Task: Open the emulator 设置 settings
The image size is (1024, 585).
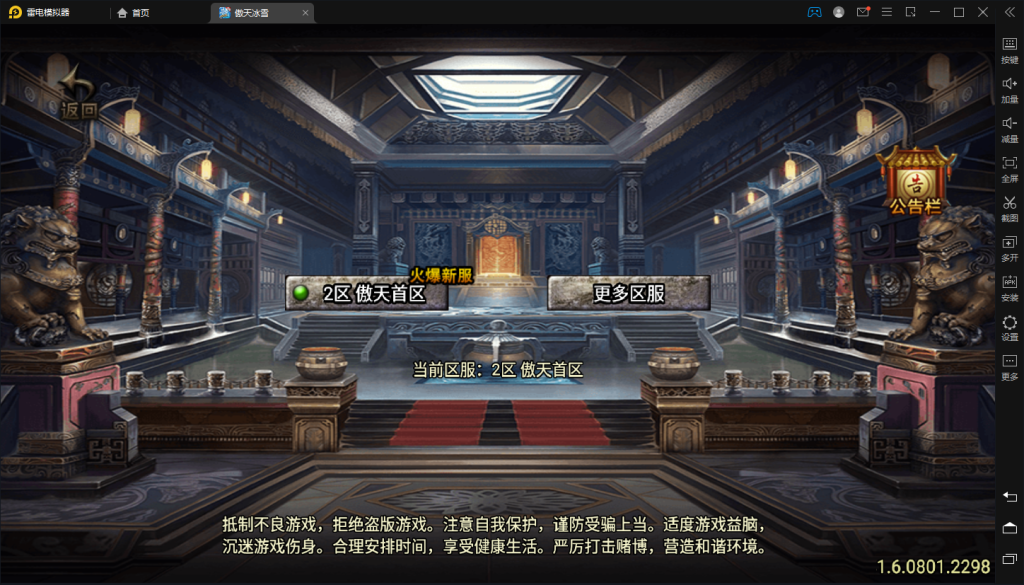Action: (1009, 327)
